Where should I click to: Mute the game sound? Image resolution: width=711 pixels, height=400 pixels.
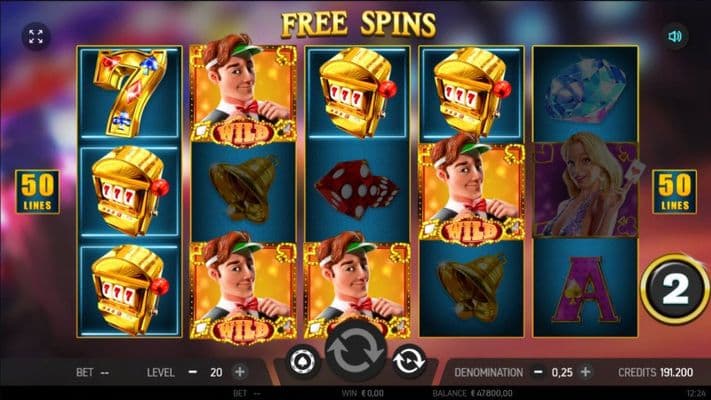[677, 37]
